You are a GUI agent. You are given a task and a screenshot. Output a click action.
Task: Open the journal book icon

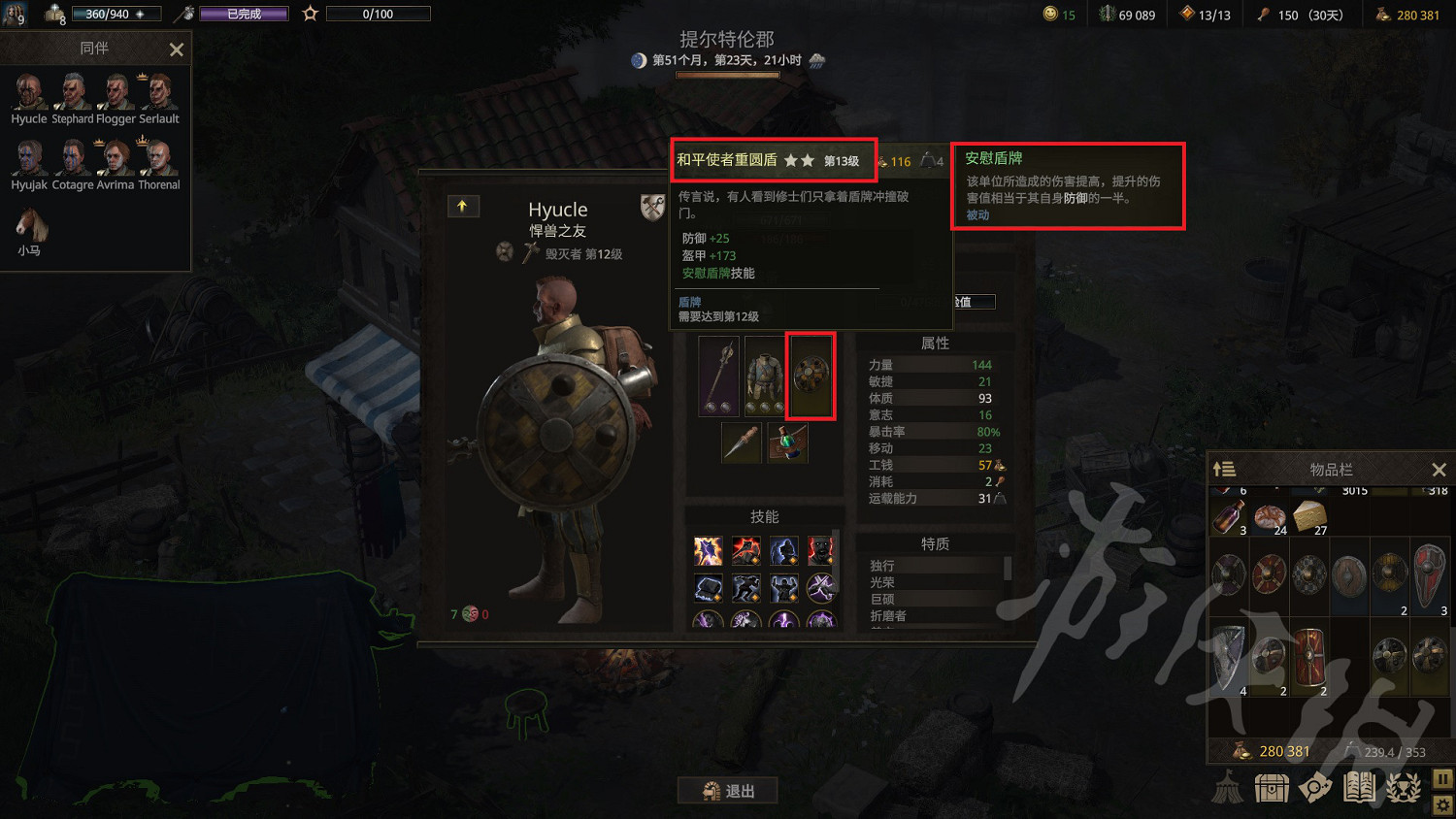click(x=1359, y=787)
